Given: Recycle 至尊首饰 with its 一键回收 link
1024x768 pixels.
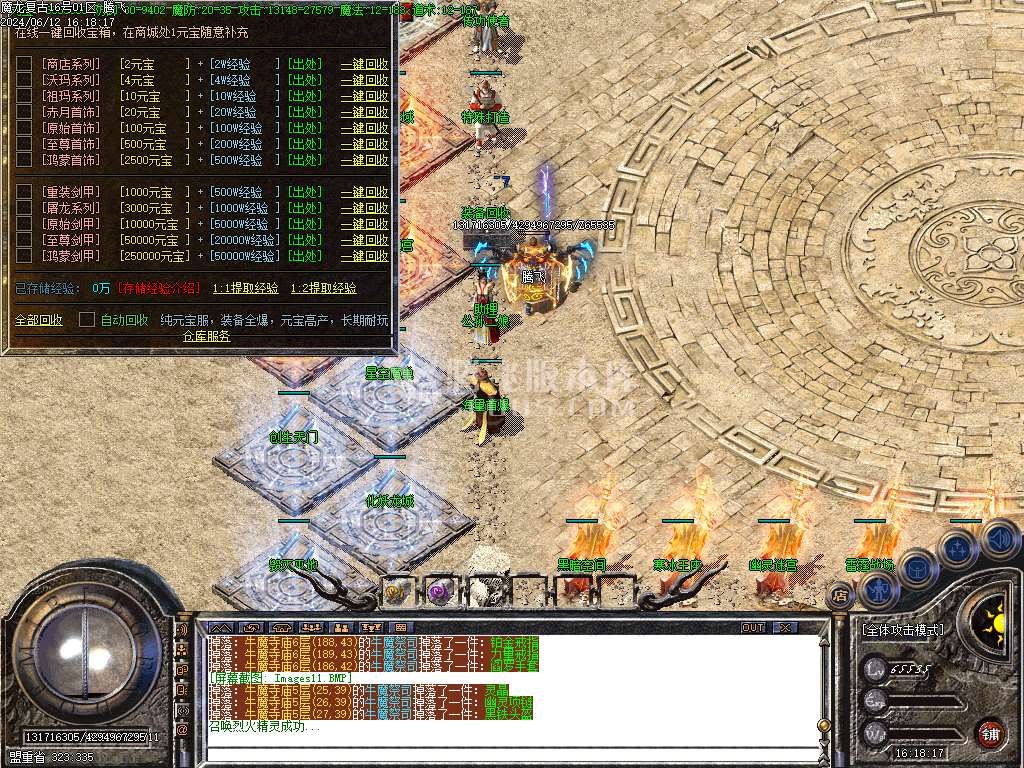Looking at the screenshot, I should (x=364, y=144).
